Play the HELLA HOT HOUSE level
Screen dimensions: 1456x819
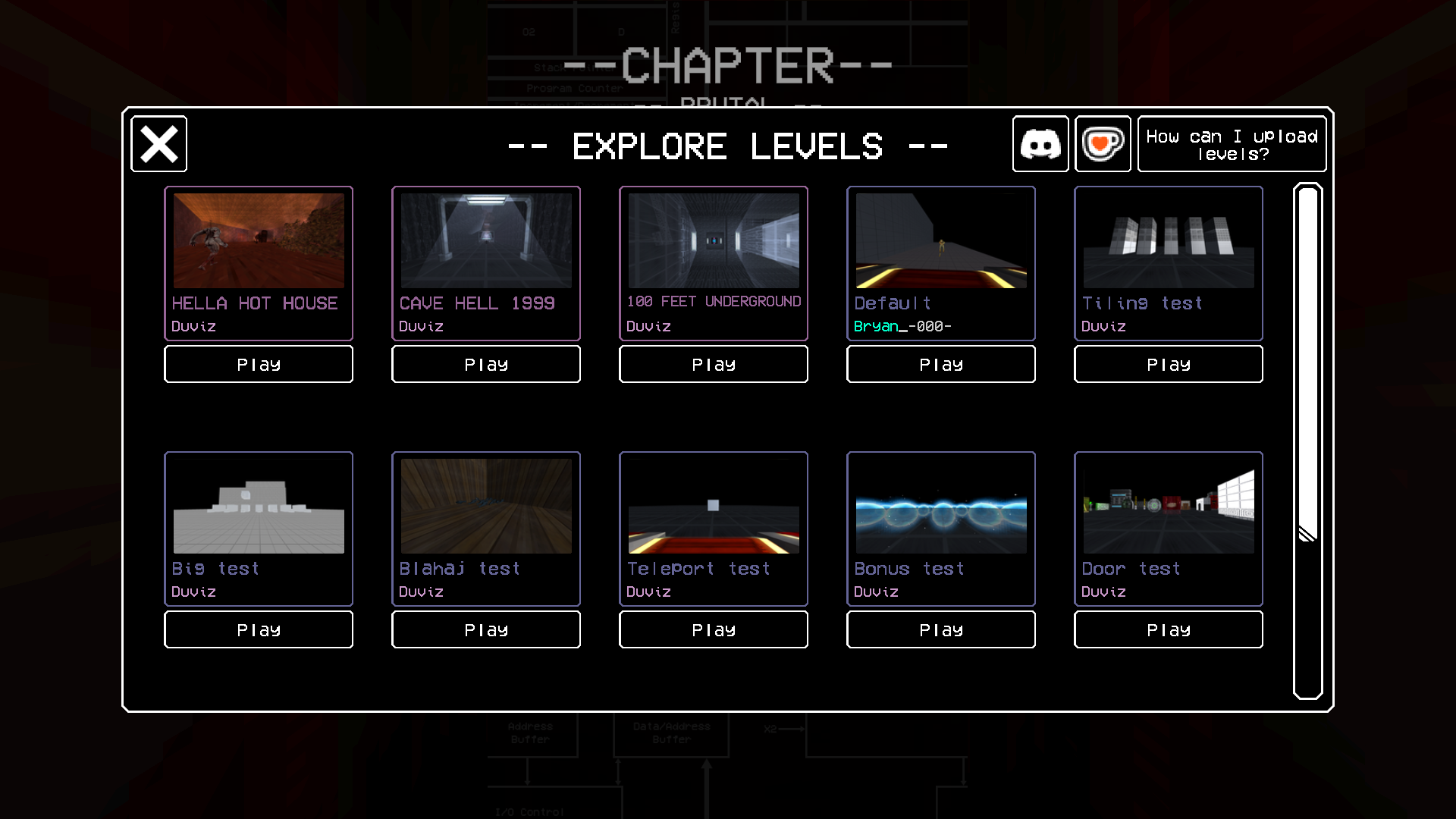point(258,364)
